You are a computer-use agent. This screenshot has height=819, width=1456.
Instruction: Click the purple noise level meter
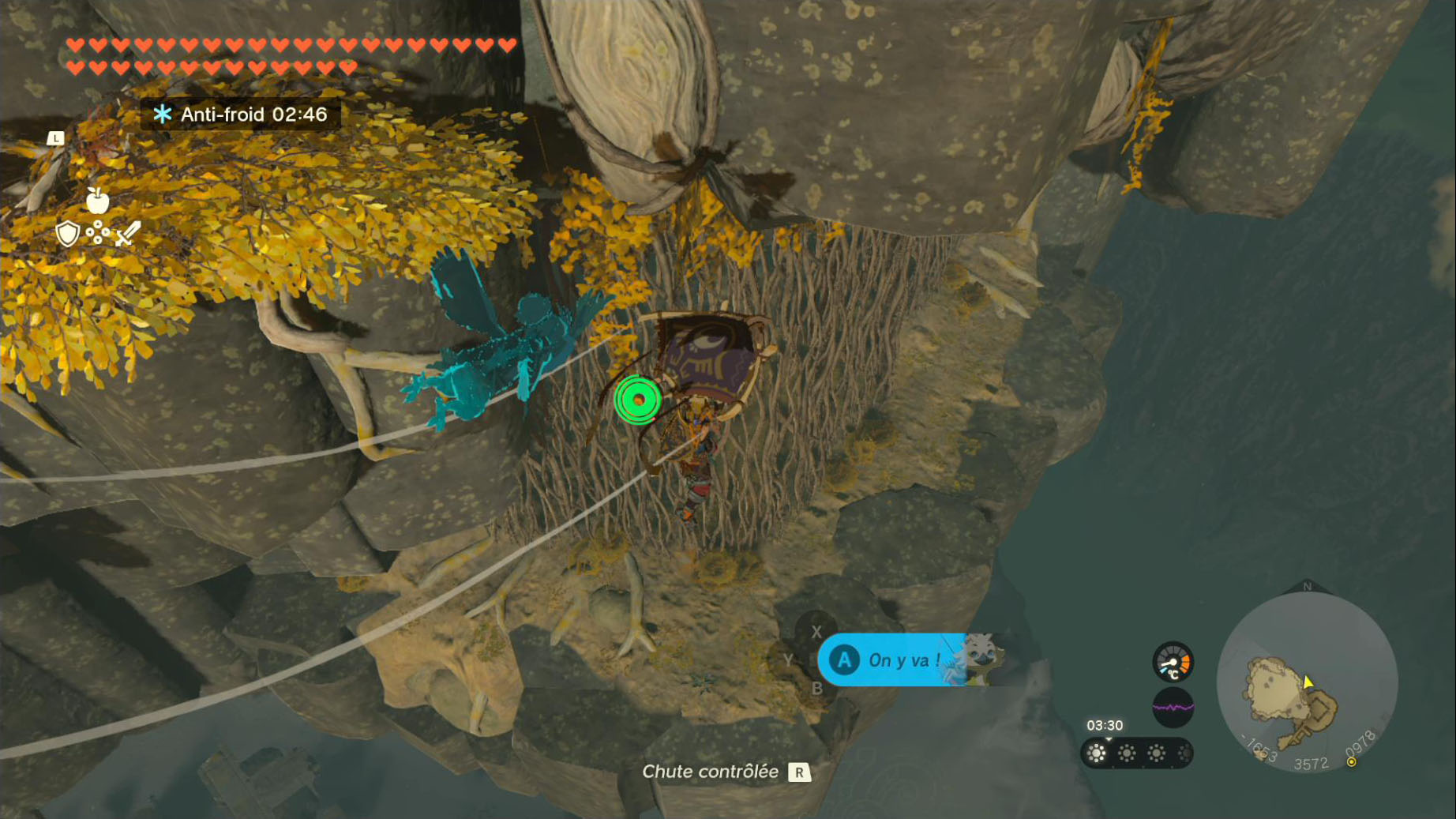(1173, 707)
